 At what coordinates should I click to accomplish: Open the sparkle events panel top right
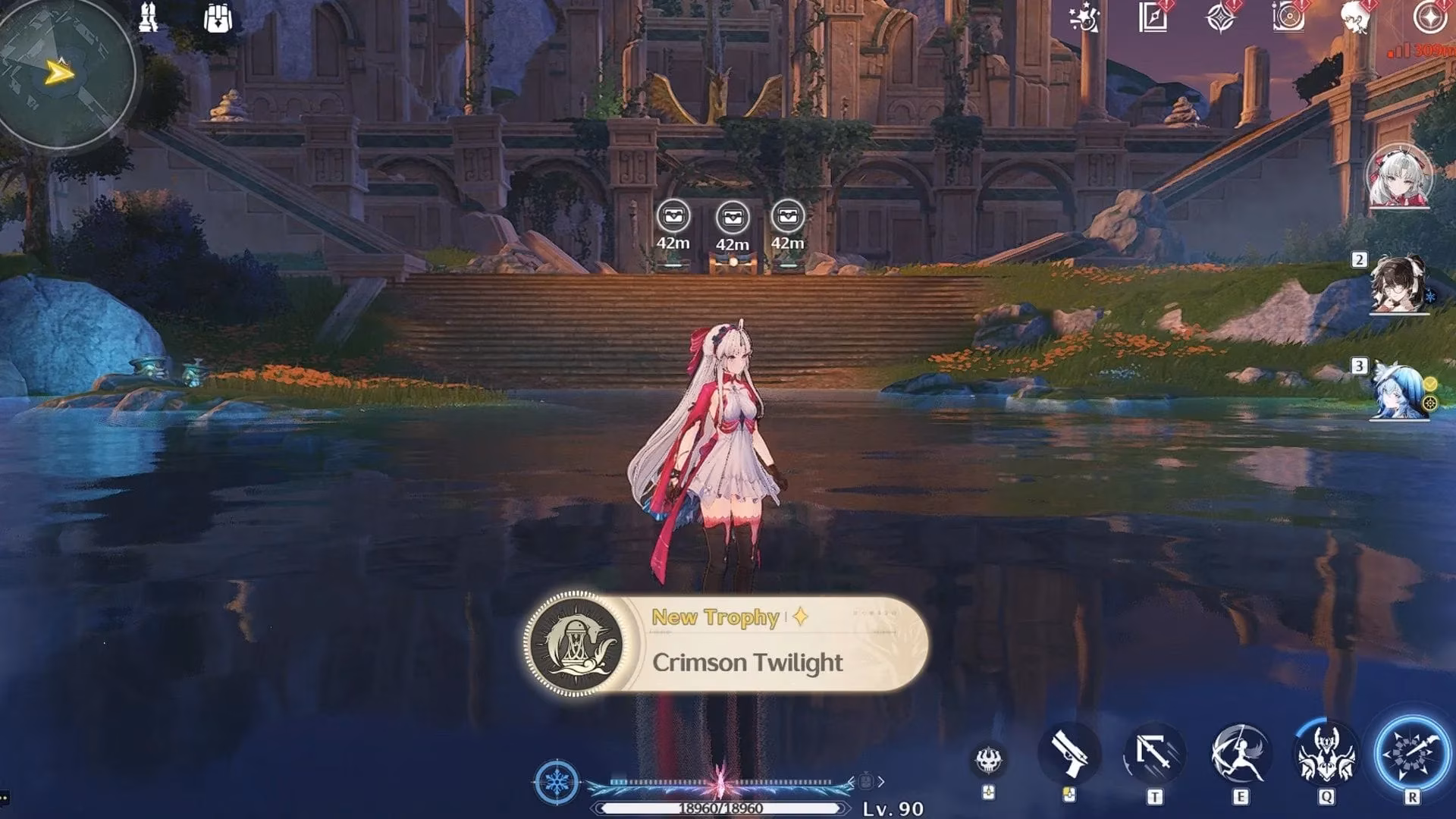(x=1083, y=18)
